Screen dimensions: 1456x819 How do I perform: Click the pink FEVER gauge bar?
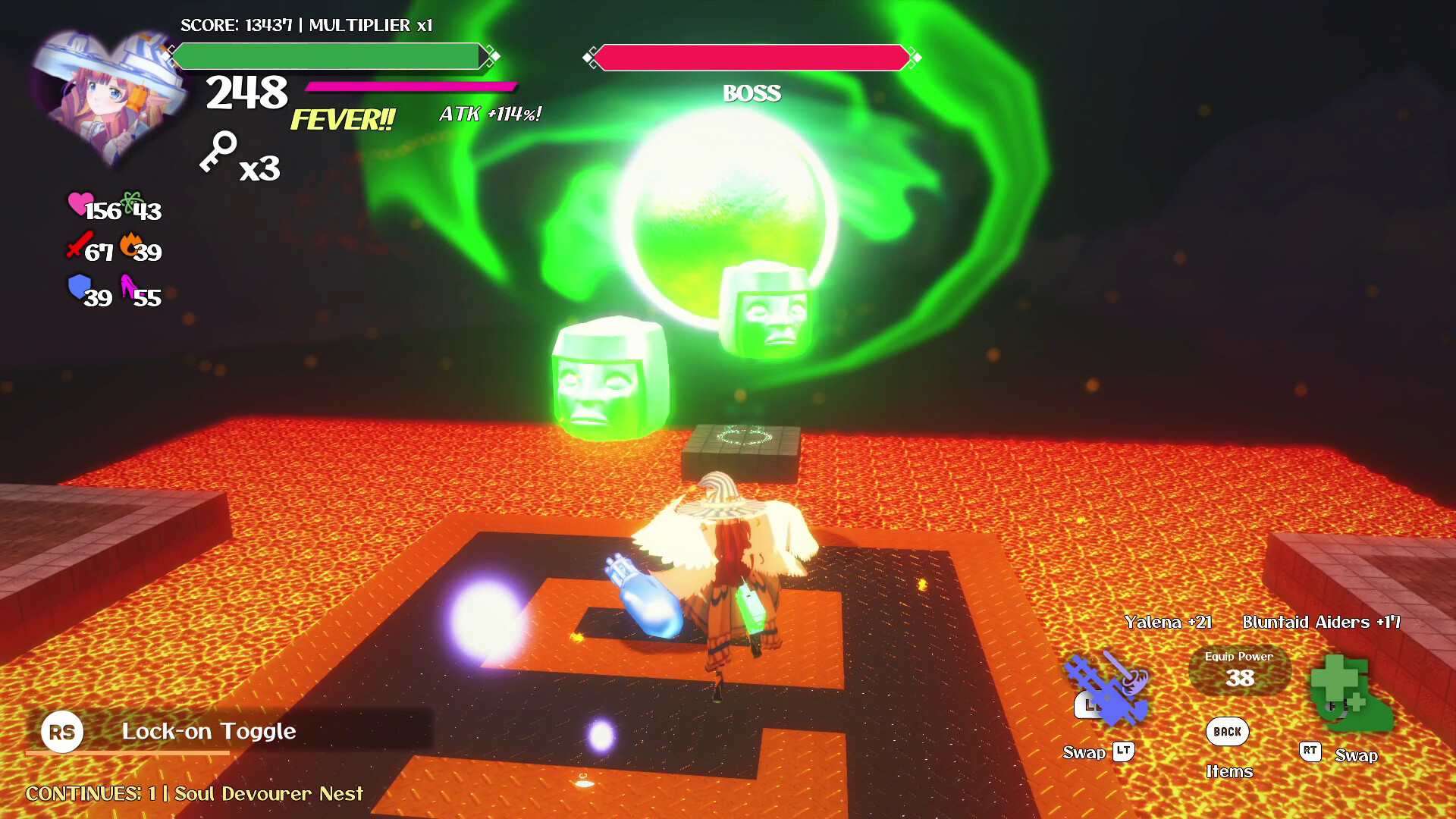[409, 86]
